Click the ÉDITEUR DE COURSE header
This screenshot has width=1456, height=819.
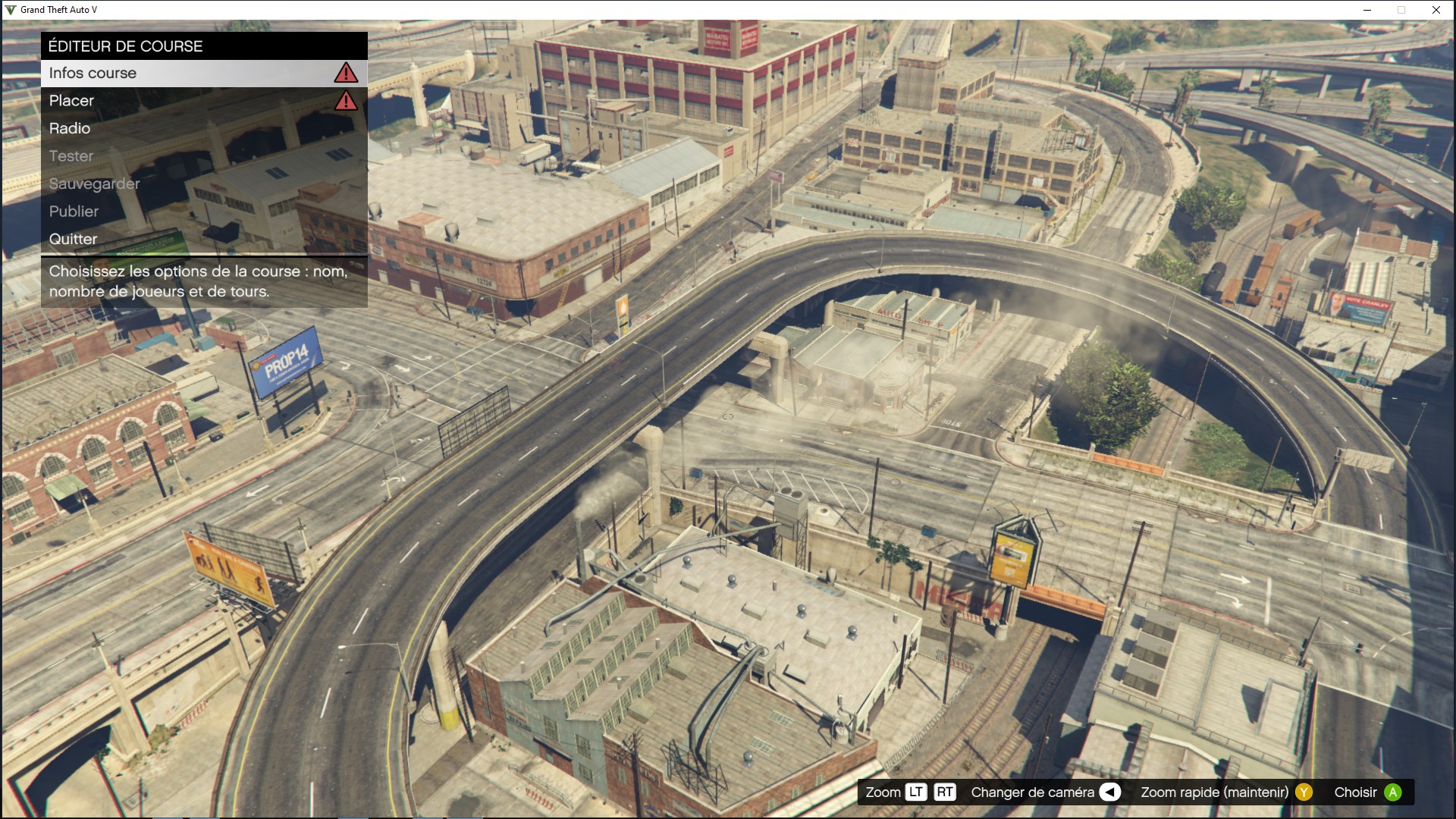pyautogui.click(x=125, y=45)
